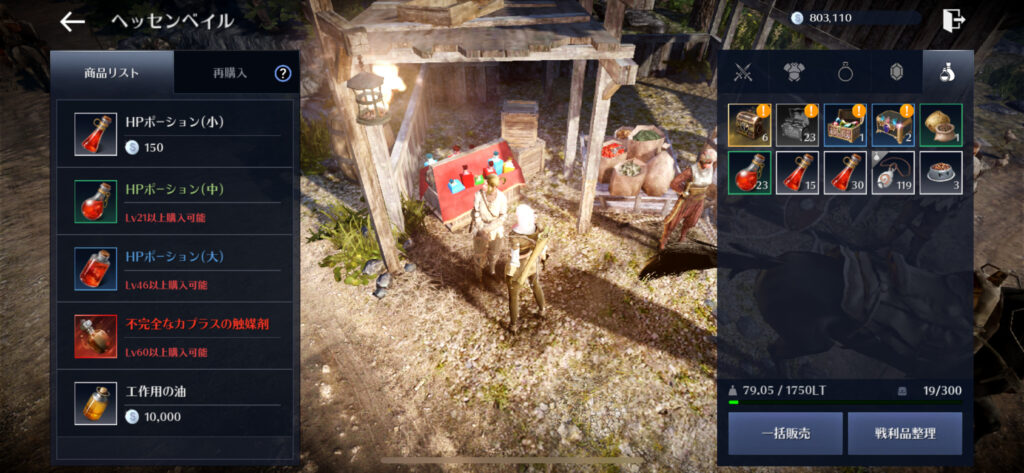Open the armor inventory tab

(x=795, y=73)
